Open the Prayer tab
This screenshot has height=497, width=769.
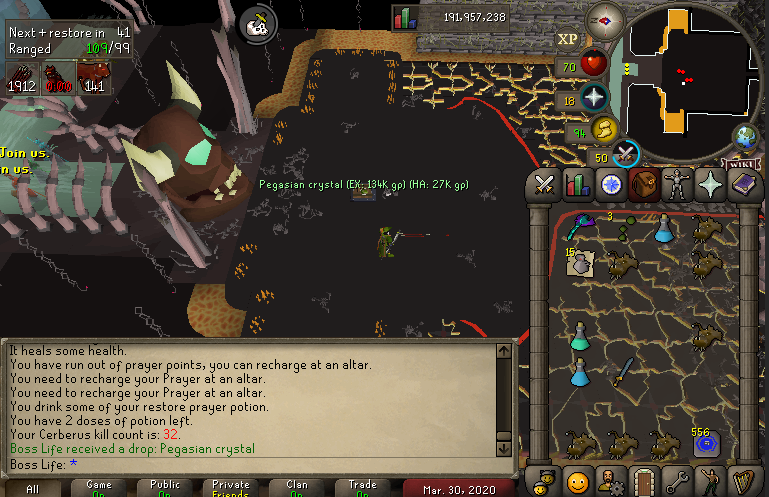pyautogui.click(x=711, y=185)
